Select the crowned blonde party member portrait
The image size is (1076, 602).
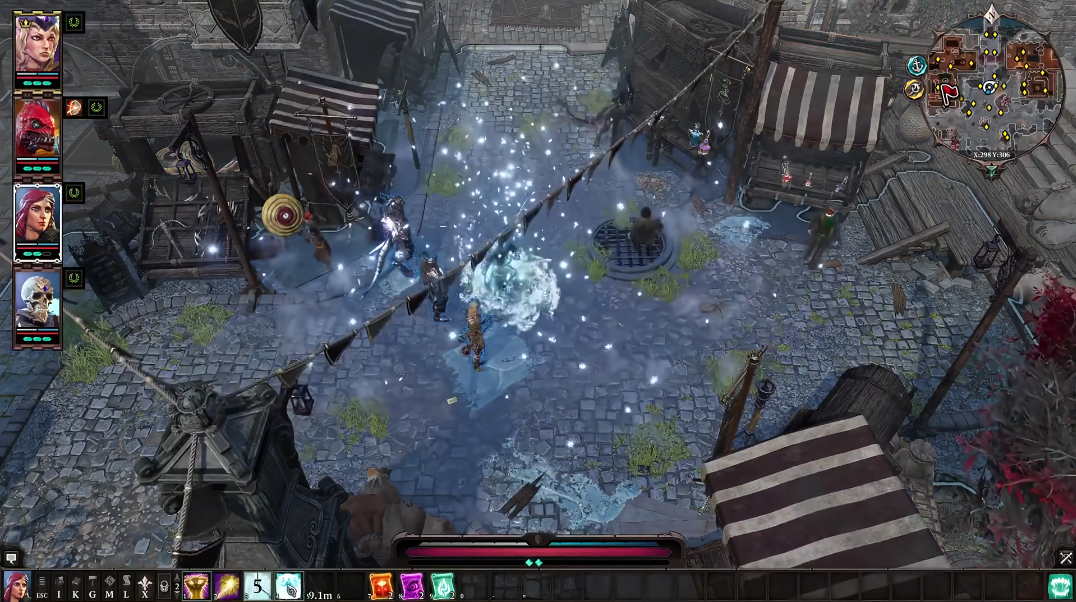click(38, 38)
